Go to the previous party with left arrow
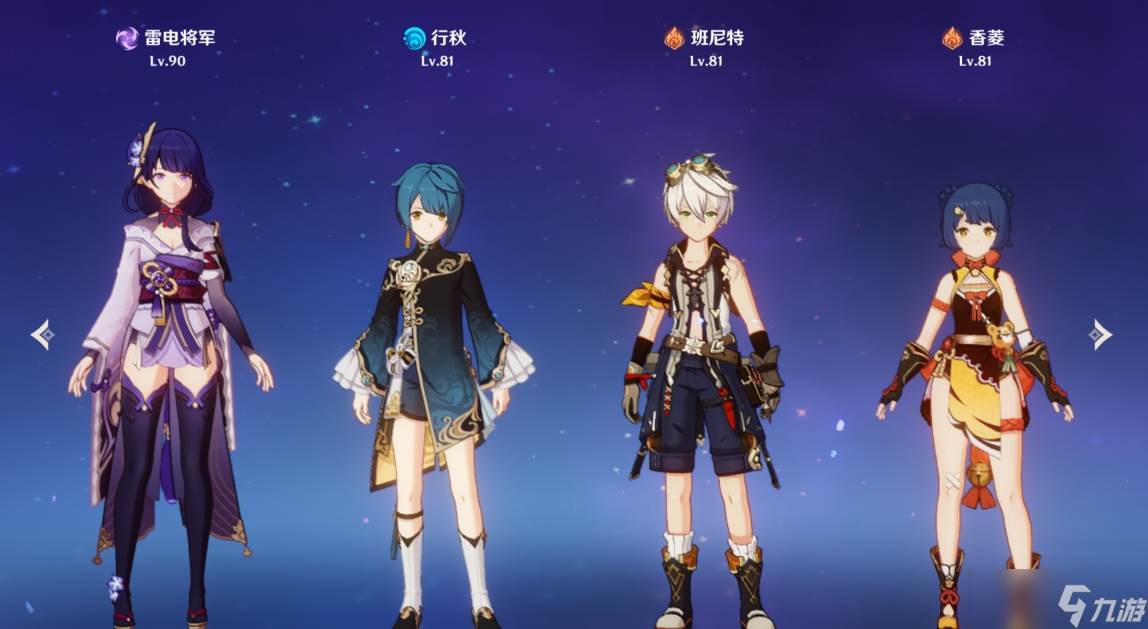 click(x=42, y=334)
